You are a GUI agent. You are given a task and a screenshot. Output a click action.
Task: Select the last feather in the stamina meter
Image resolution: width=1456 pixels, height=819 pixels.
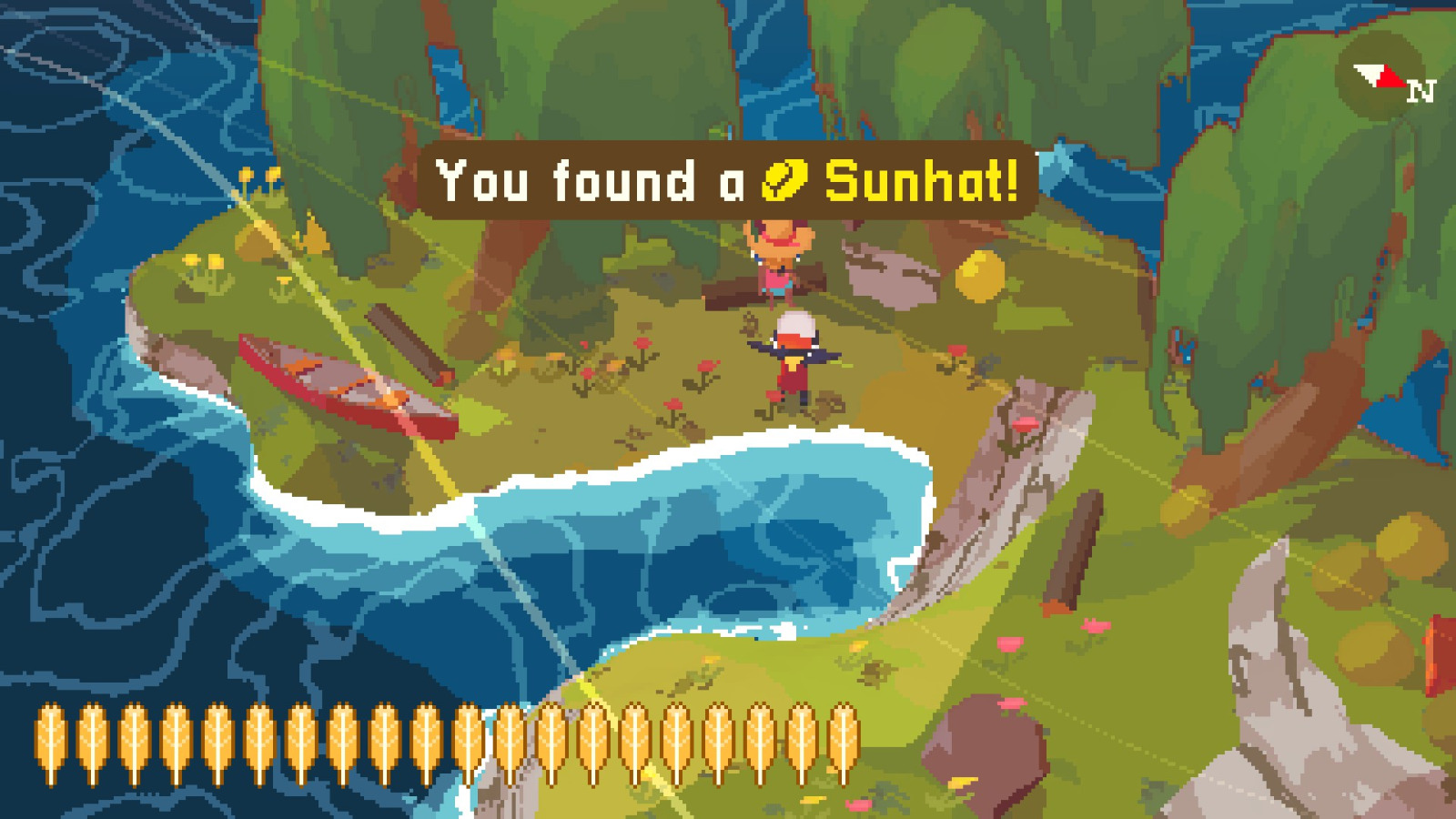coord(842,737)
